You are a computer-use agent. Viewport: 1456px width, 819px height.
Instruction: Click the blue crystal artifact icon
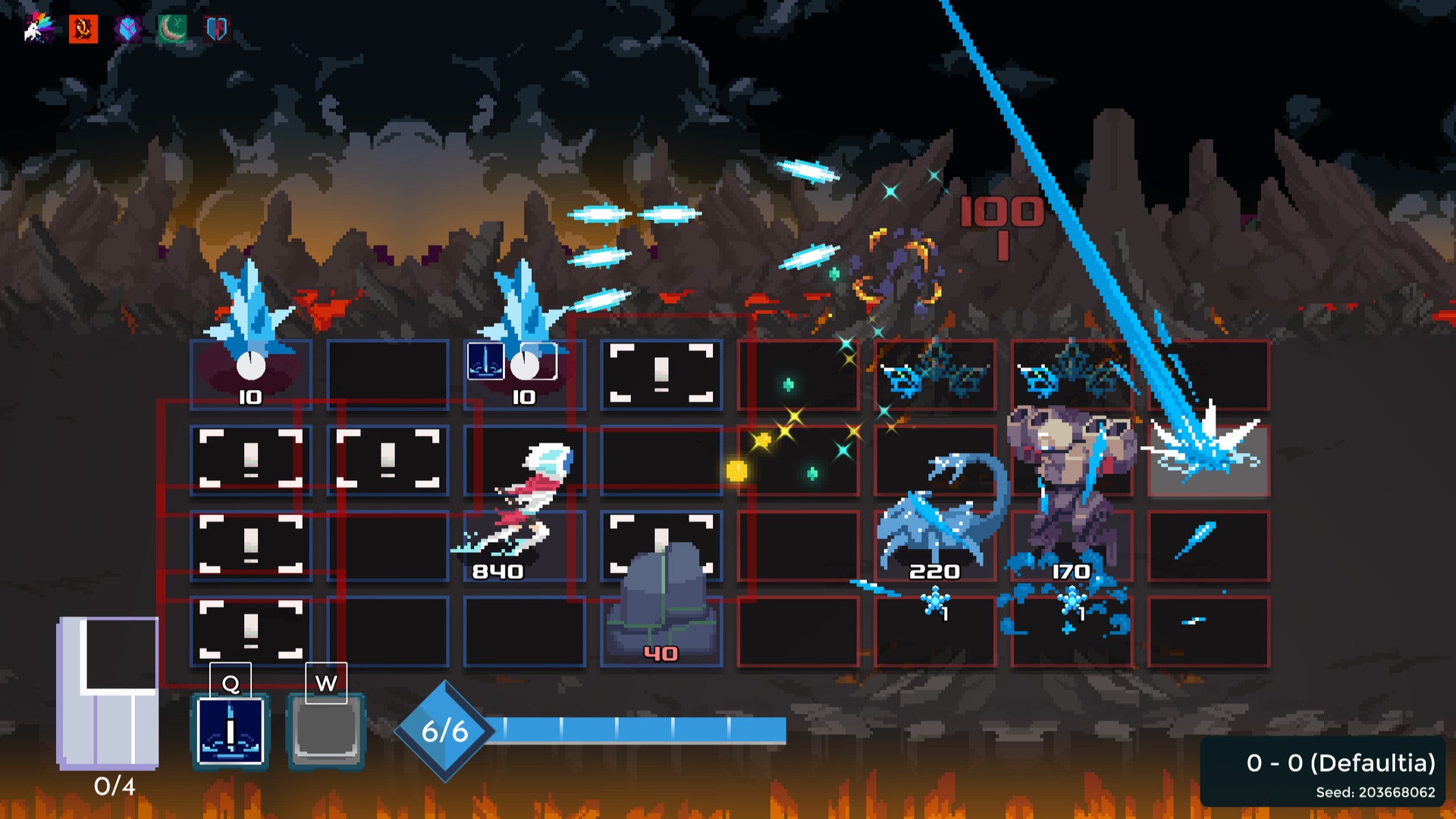click(x=128, y=30)
